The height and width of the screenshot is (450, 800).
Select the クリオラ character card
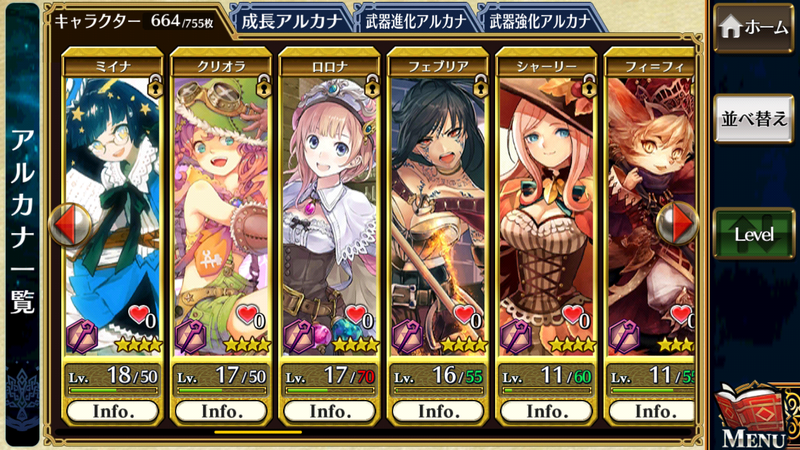pyautogui.click(x=221, y=200)
